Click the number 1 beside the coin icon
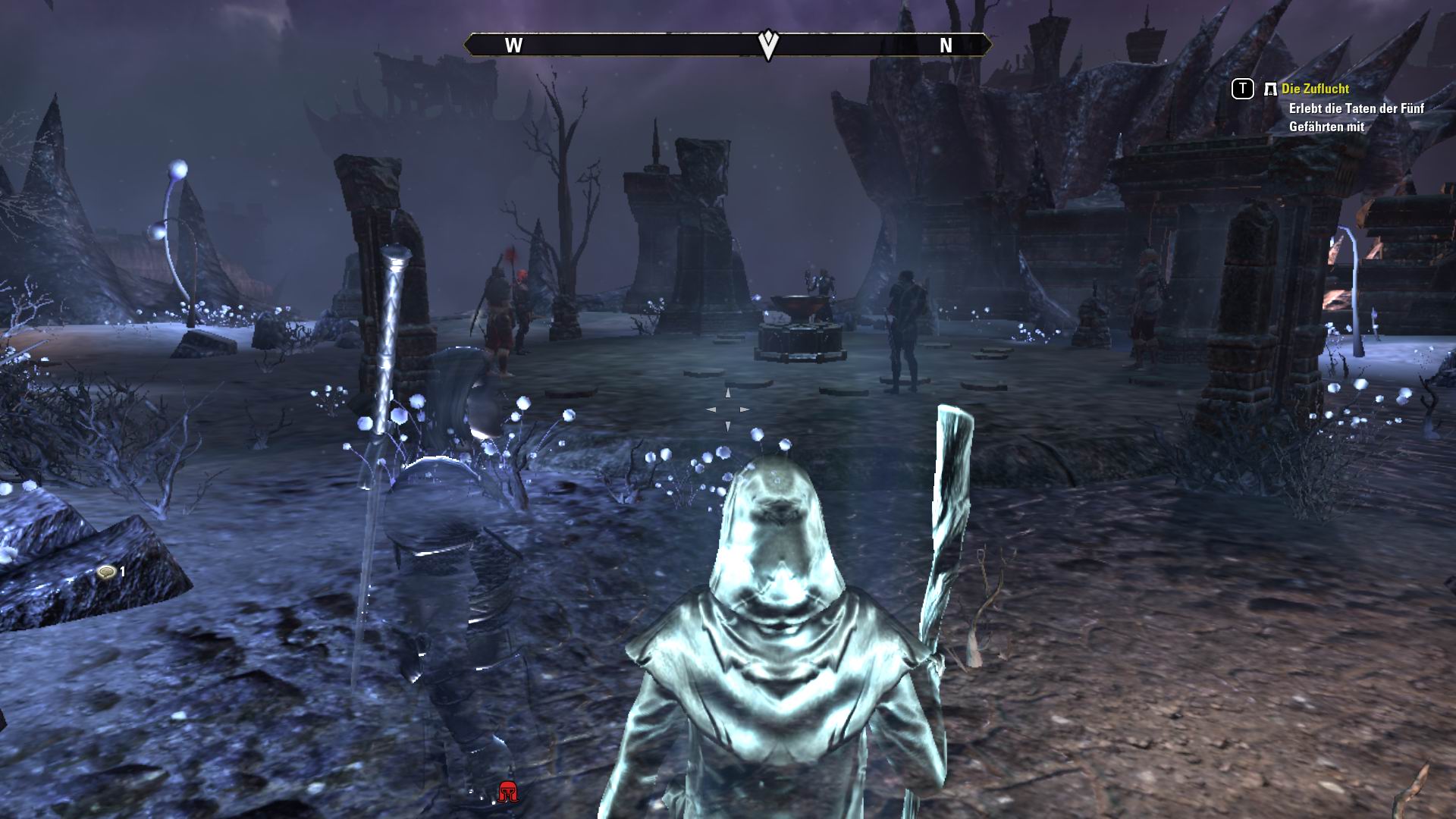This screenshot has height=819, width=1456. [x=121, y=571]
